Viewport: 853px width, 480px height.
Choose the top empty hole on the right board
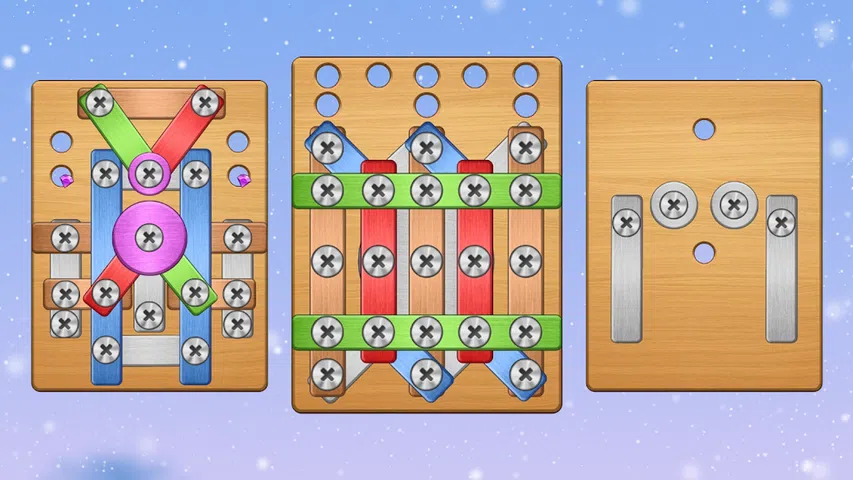pyautogui.click(x=704, y=129)
